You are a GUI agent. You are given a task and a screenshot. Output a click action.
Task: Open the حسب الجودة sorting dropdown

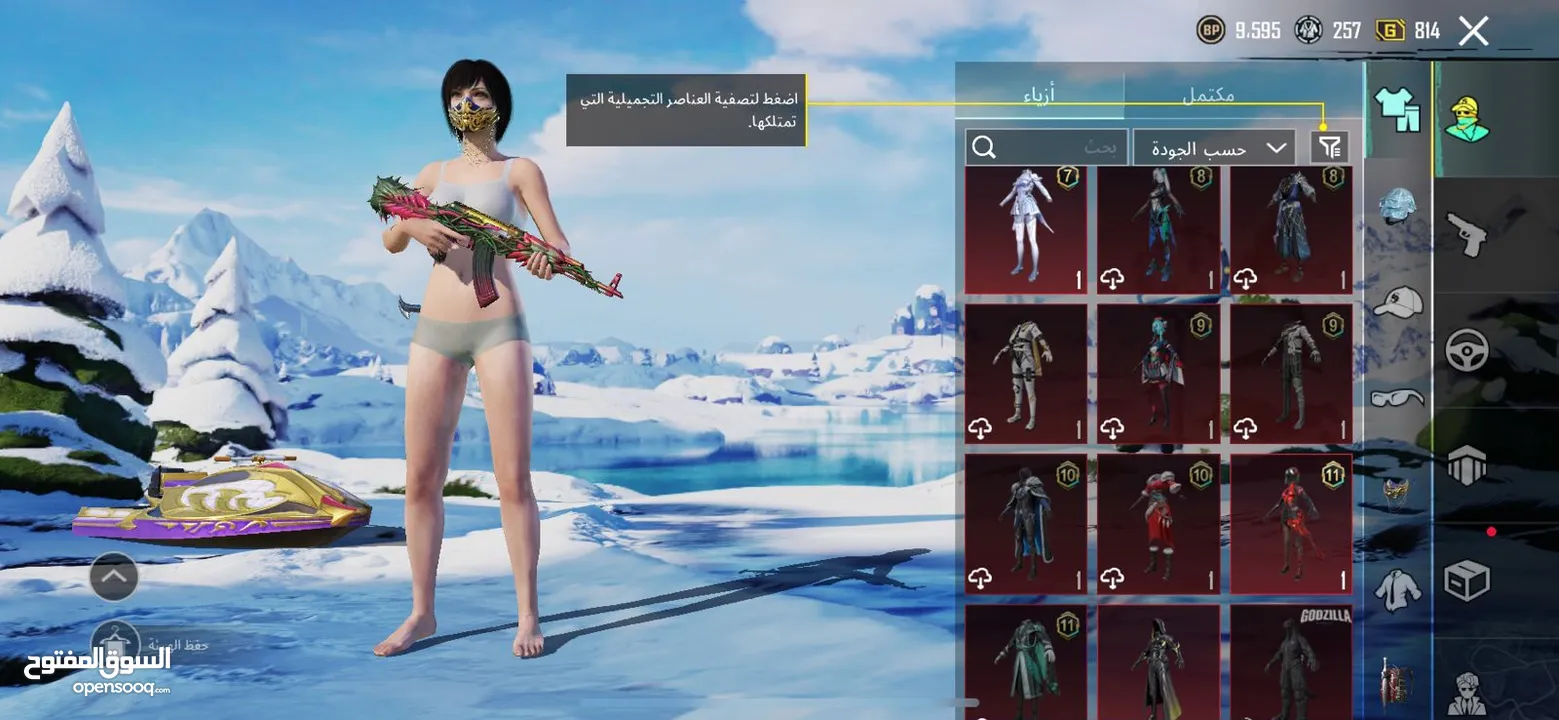click(x=1213, y=147)
